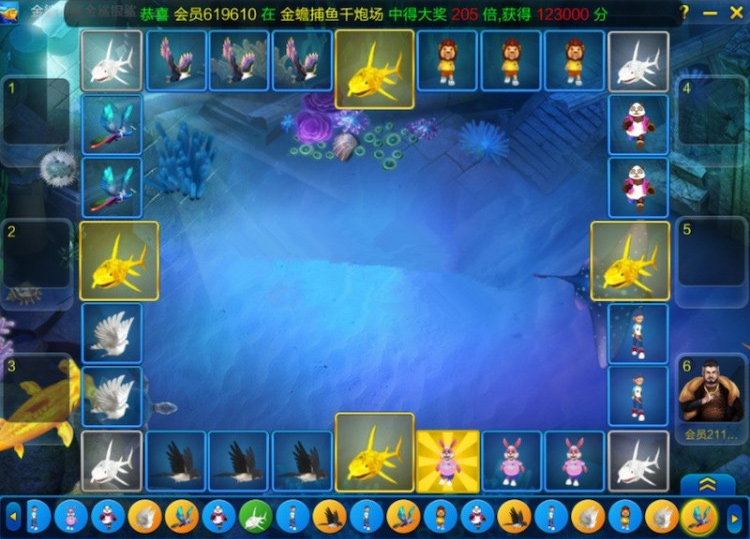View the seat 6 player avatar

click(x=711, y=392)
